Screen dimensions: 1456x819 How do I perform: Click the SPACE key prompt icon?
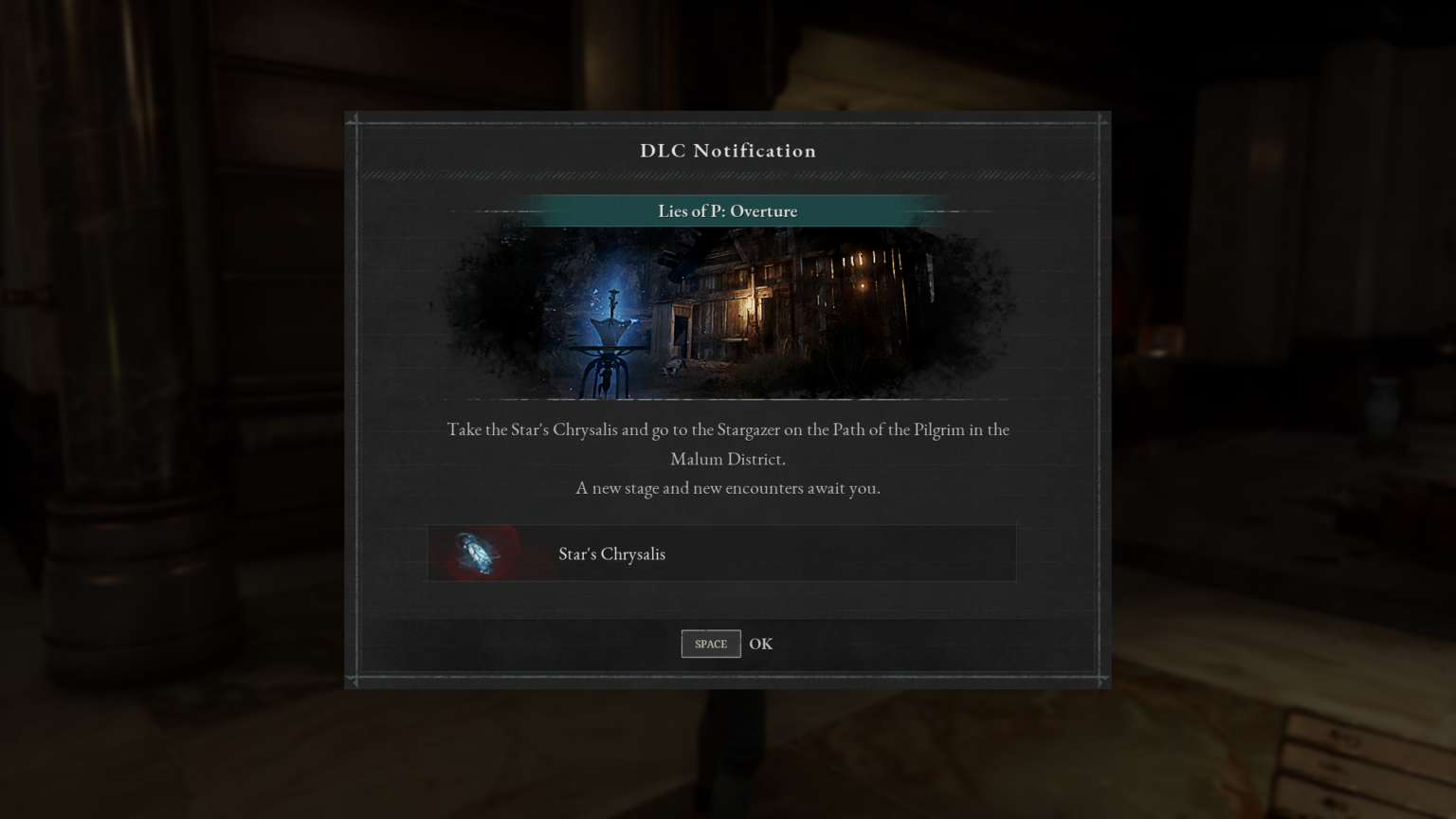click(x=711, y=644)
